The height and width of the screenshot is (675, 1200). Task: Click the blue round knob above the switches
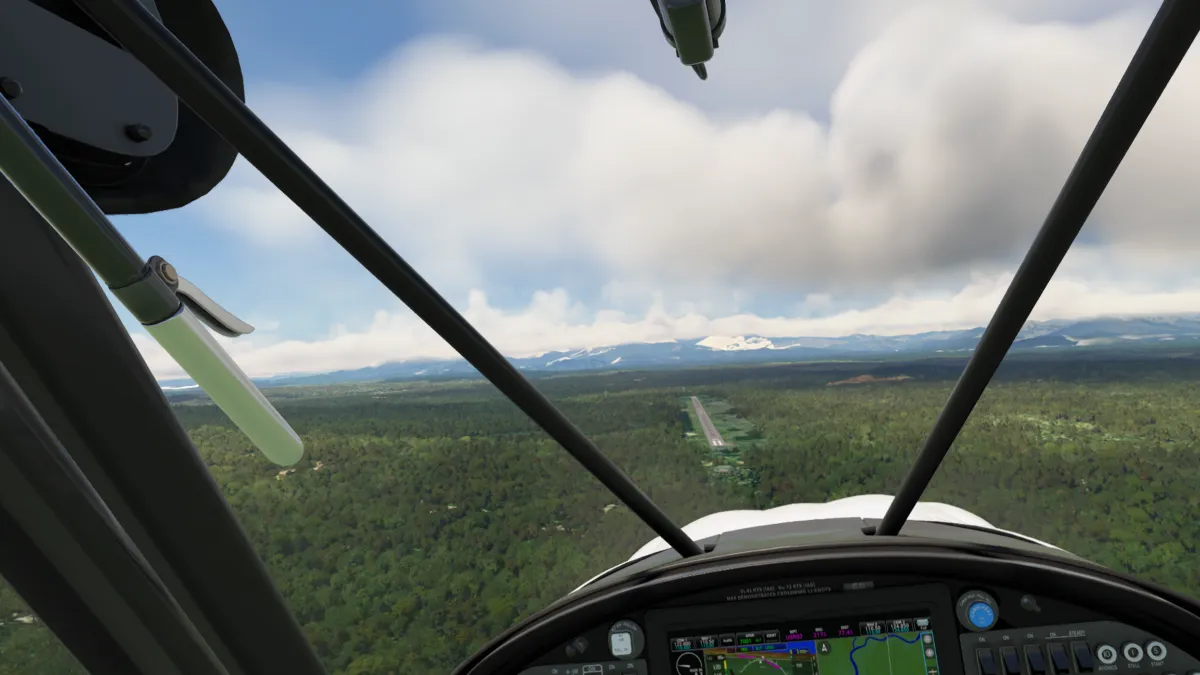(980, 612)
